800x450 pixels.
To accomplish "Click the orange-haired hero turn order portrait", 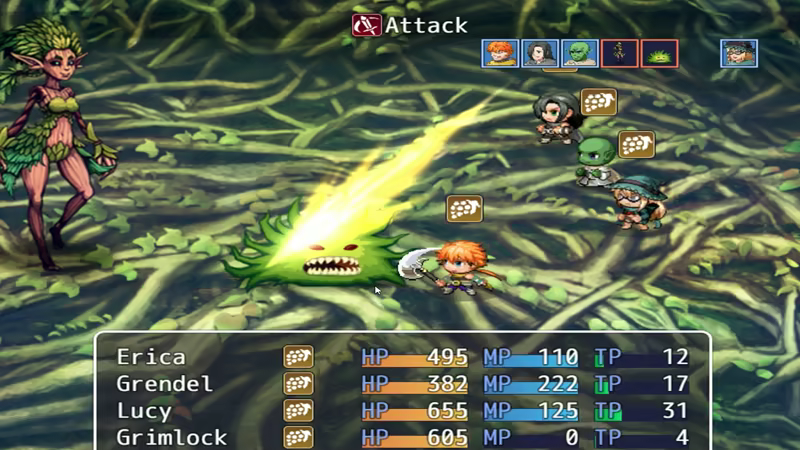I will [x=499, y=53].
